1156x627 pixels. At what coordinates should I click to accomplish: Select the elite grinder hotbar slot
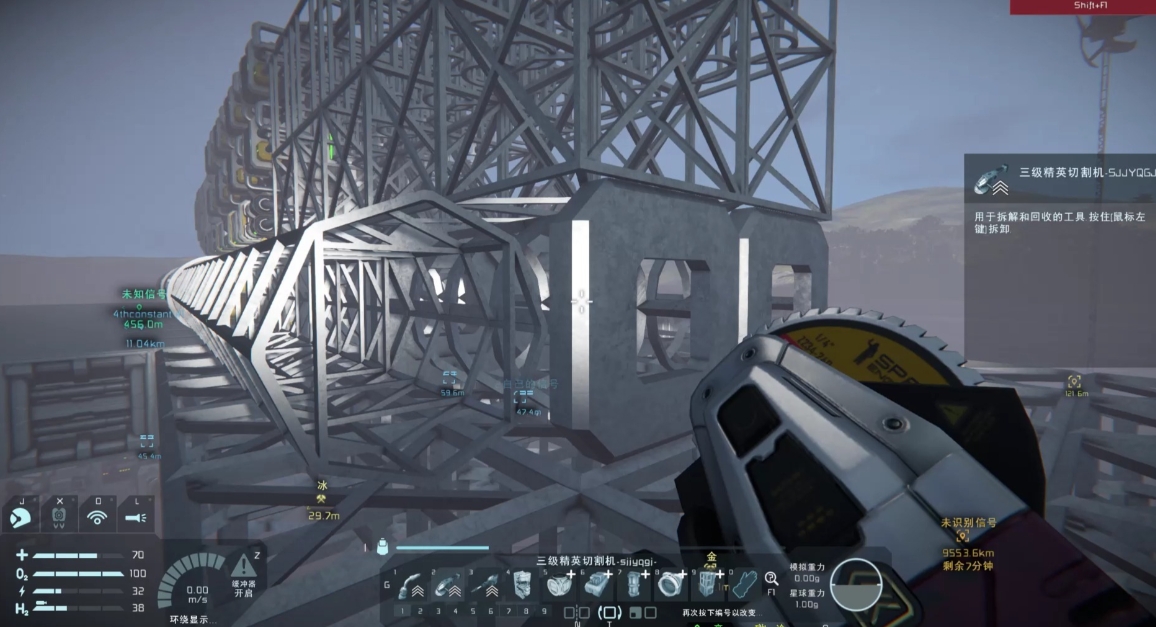click(x=449, y=585)
